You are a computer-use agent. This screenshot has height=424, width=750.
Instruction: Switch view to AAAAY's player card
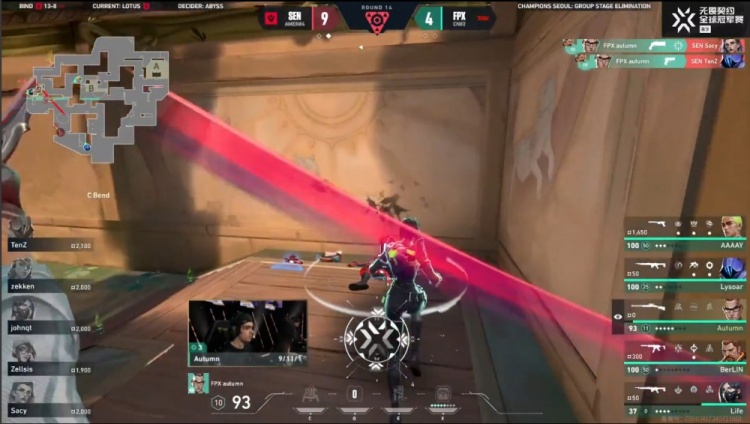(x=685, y=229)
